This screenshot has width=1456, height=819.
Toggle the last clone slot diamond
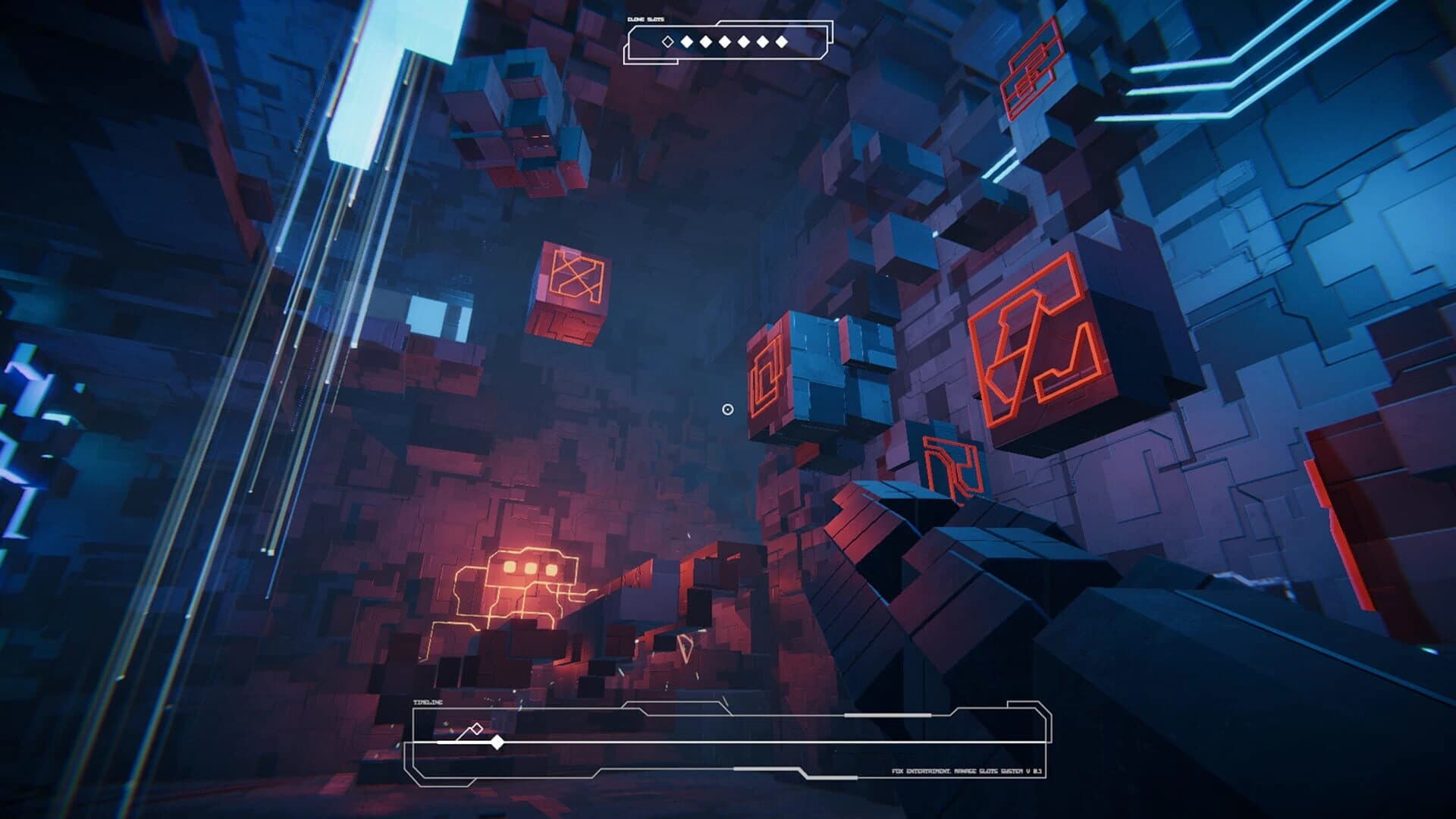tap(782, 42)
